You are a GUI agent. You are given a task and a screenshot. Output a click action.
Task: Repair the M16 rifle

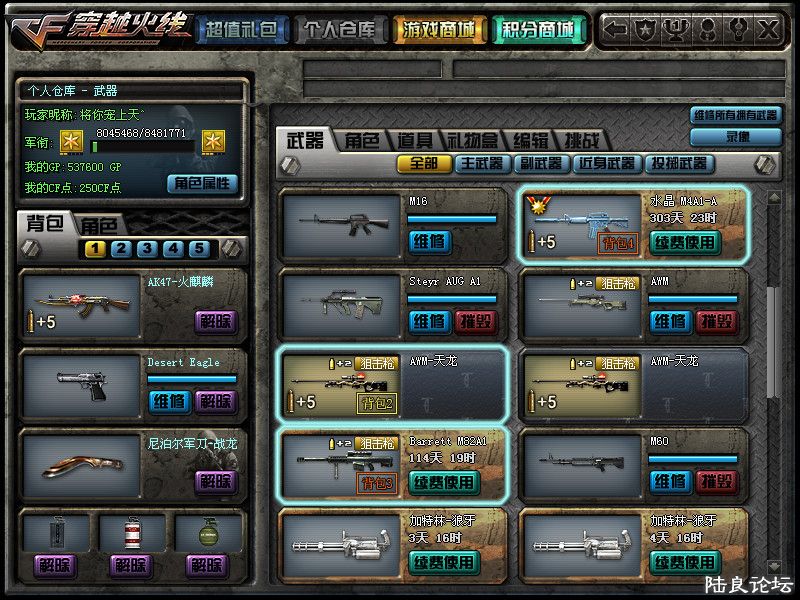coord(429,241)
